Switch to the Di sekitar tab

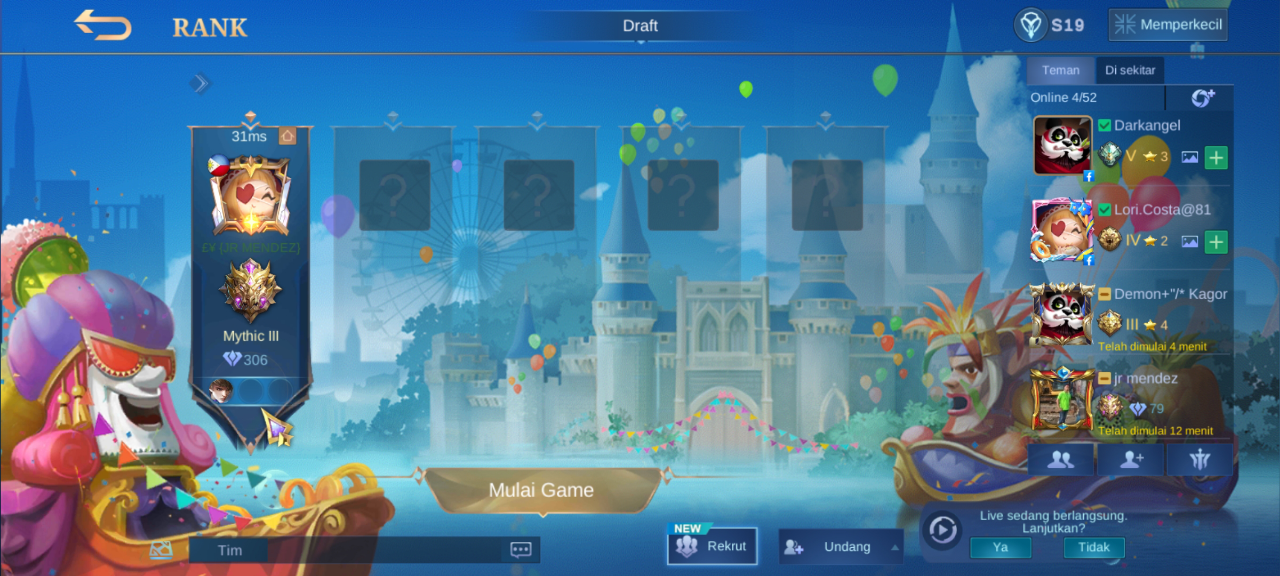1130,70
